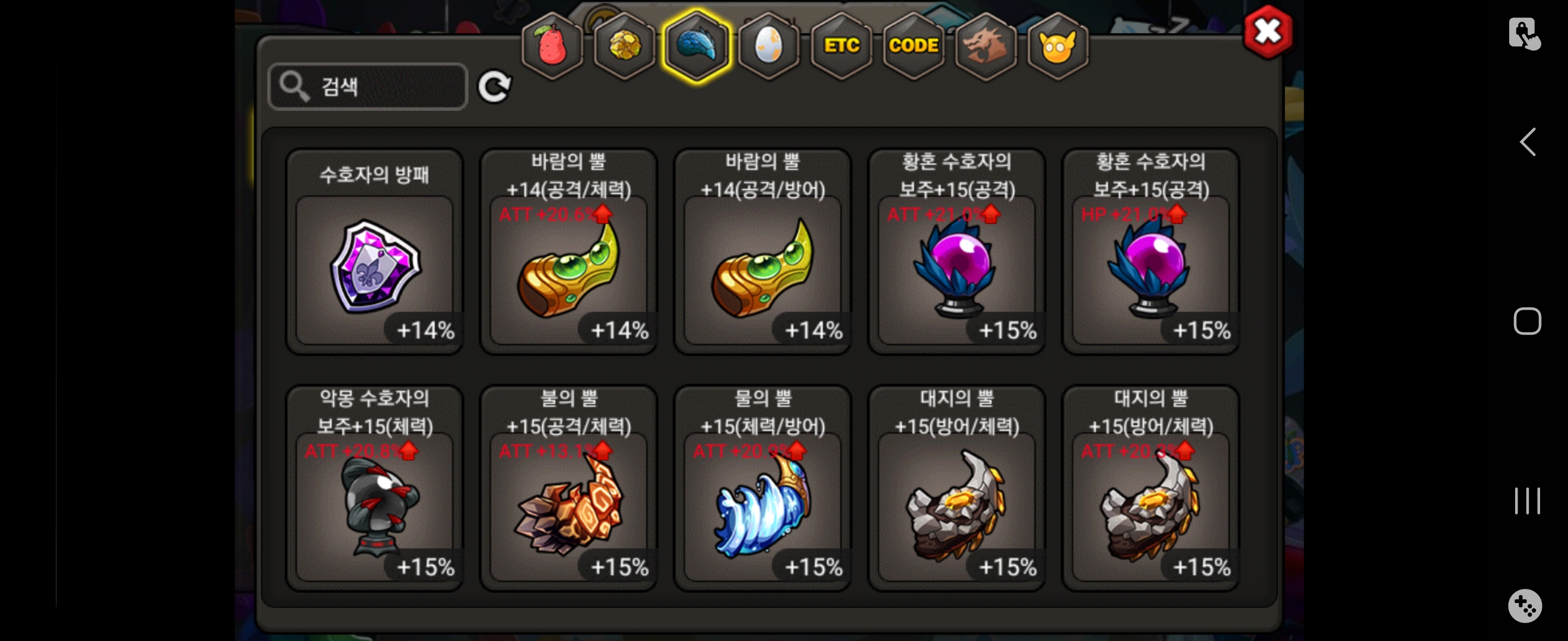Close the inventory with the red X
The image size is (1568, 641).
click(1267, 31)
